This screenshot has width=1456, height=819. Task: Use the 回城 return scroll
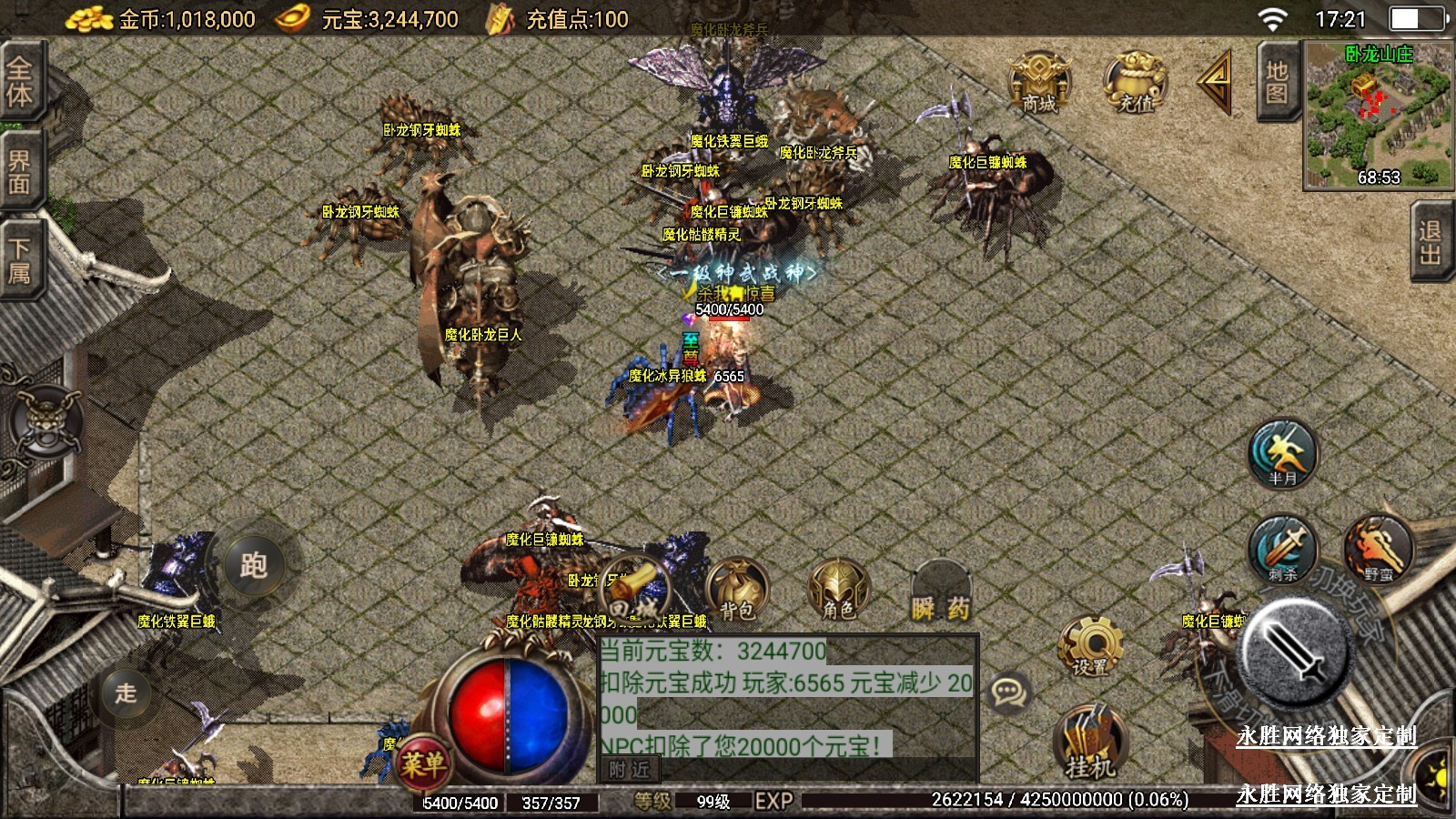pyautogui.click(x=634, y=589)
